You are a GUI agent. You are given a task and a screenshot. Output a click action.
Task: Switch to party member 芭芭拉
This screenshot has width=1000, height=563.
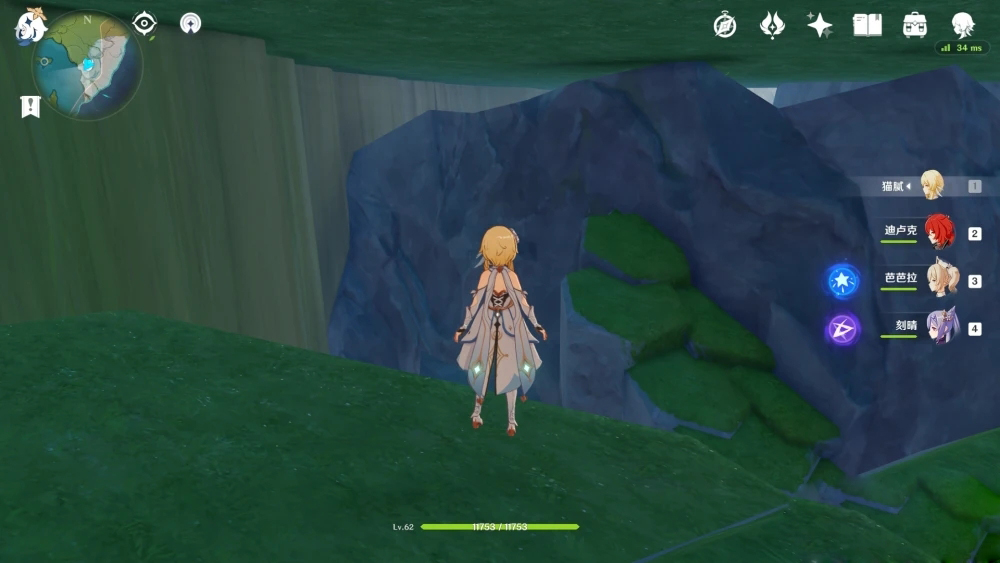940,279
